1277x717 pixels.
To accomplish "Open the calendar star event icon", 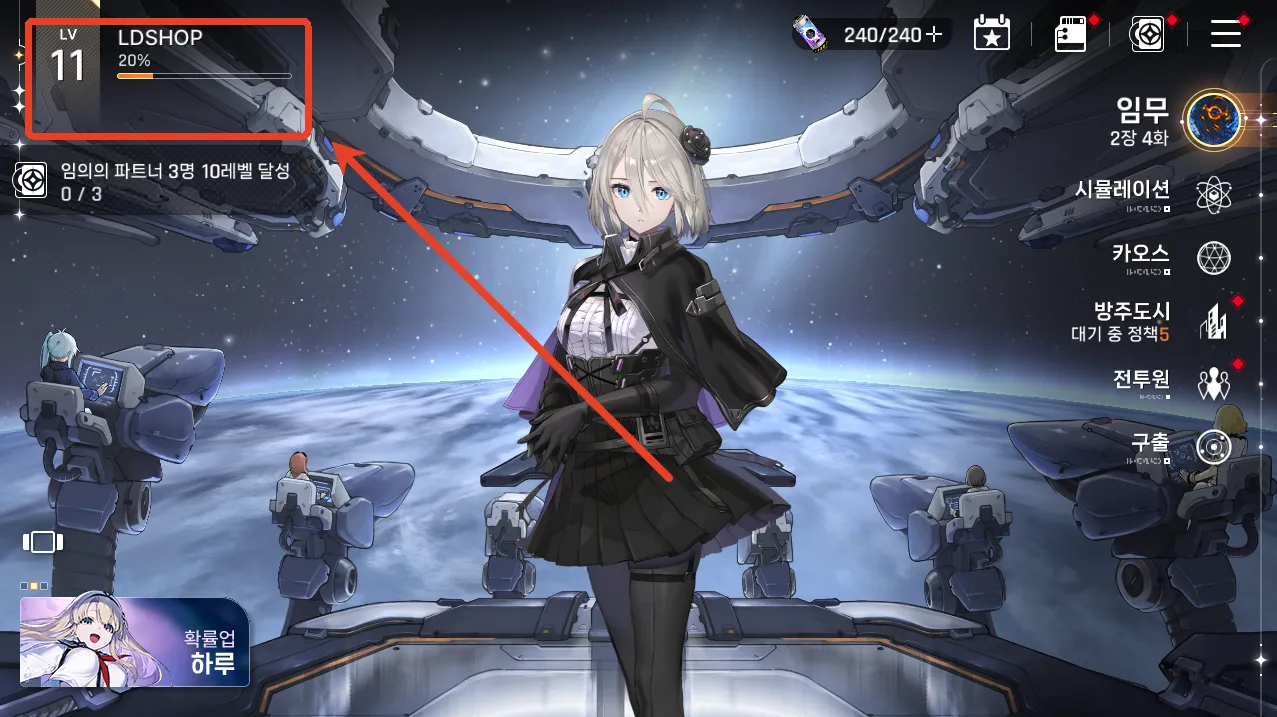I will tap(991, 34).
